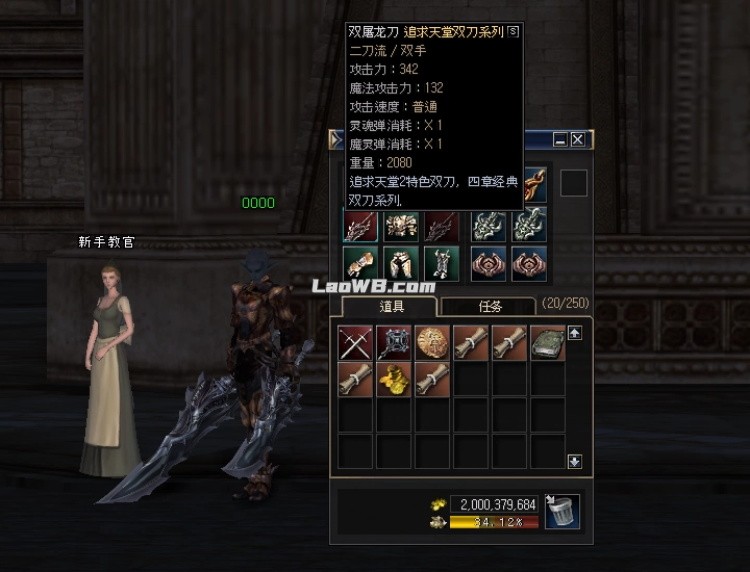This screenshot has width=750, height=572.
Task: Choose the equipped gauntlets slot
Action: coord(360,263)
